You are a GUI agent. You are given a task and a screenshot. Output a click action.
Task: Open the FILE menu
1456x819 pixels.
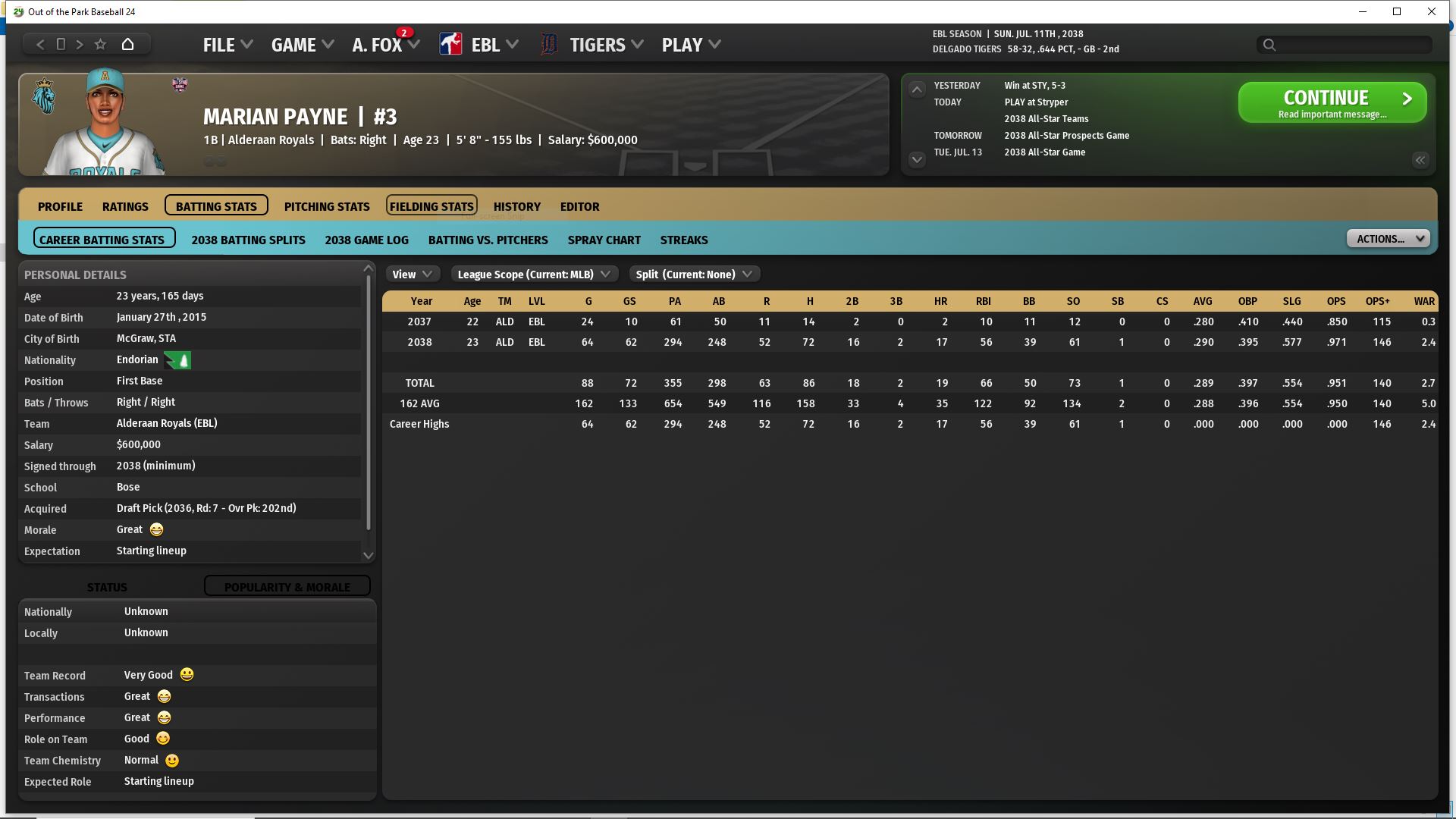point(227,45)
